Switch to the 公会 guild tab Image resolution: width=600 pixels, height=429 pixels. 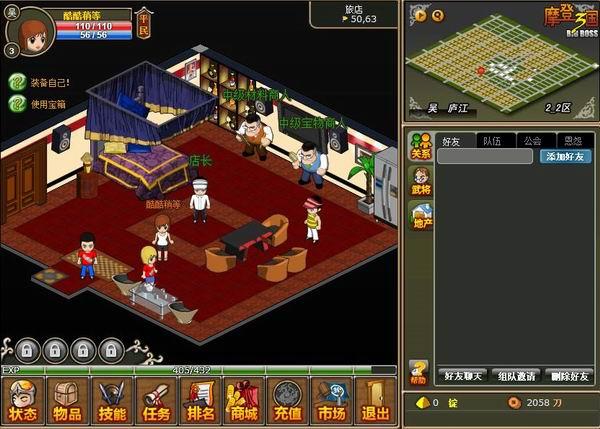pos(532,141)
